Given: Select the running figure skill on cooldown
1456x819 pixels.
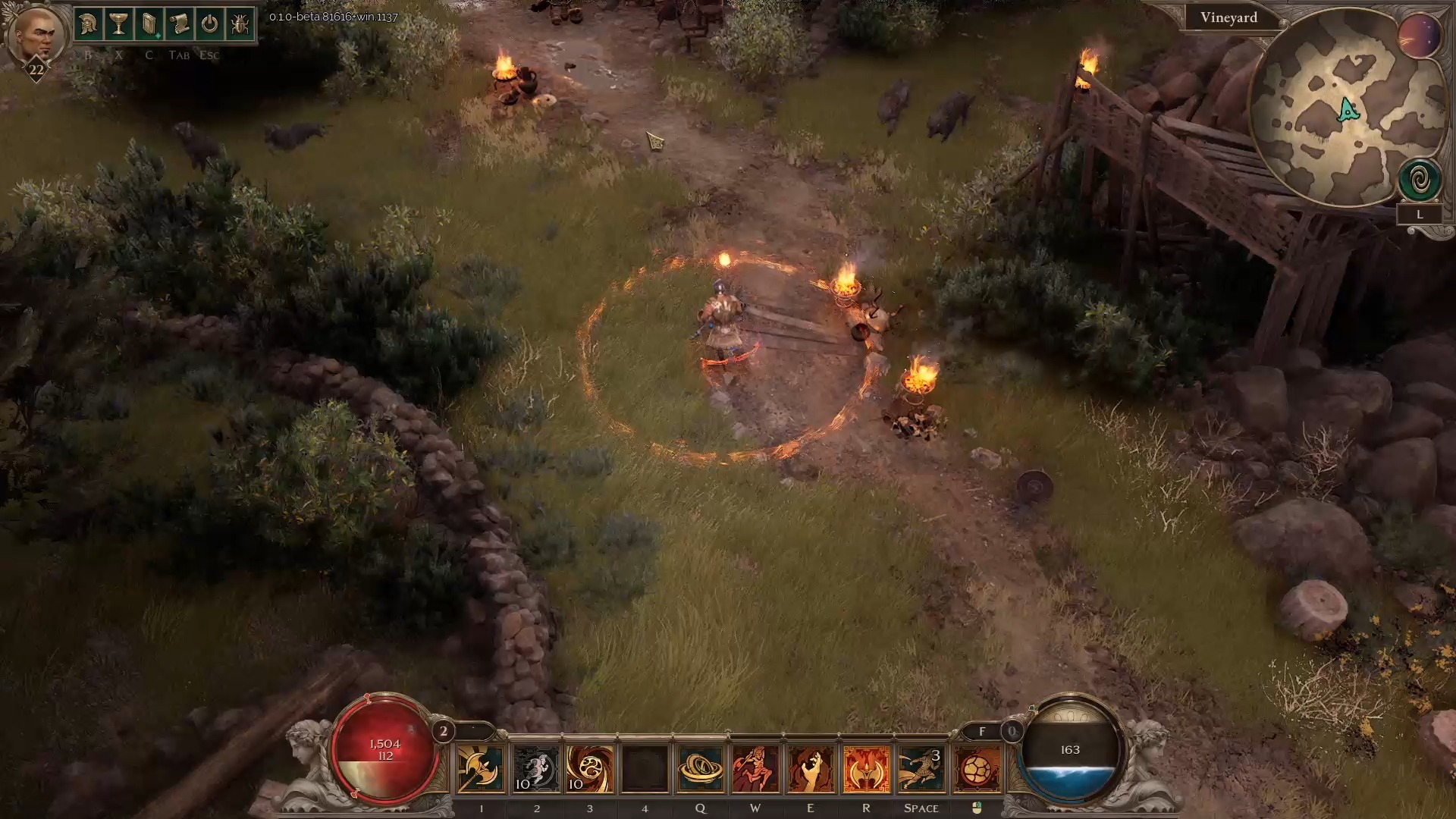Looking at the screenshot, I should [536, 769].
